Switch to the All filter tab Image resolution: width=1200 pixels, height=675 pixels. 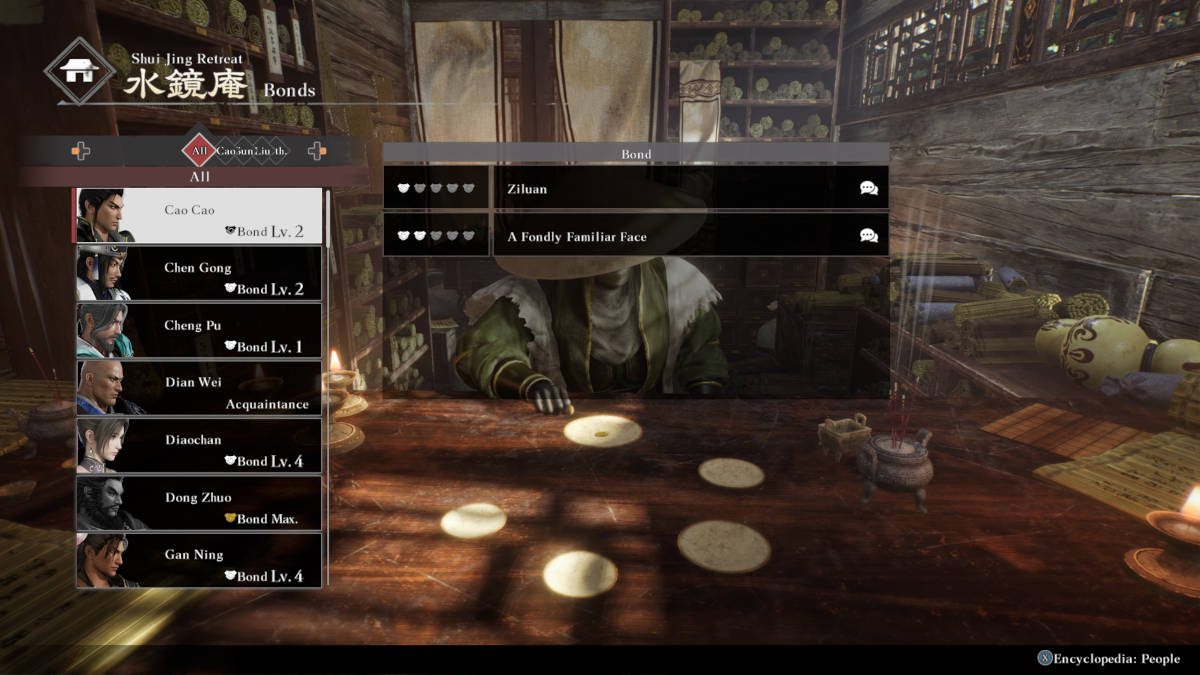(199, 151)
